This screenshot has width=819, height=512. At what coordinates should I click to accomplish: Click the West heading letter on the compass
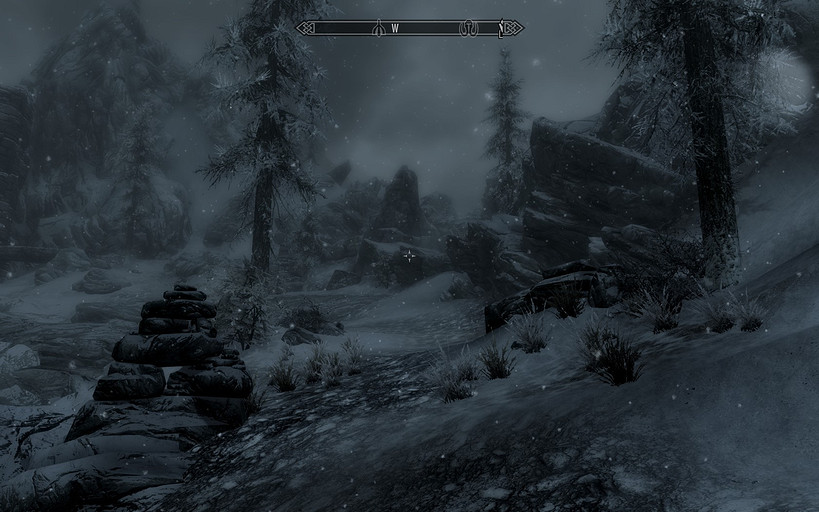click(395, 28)
